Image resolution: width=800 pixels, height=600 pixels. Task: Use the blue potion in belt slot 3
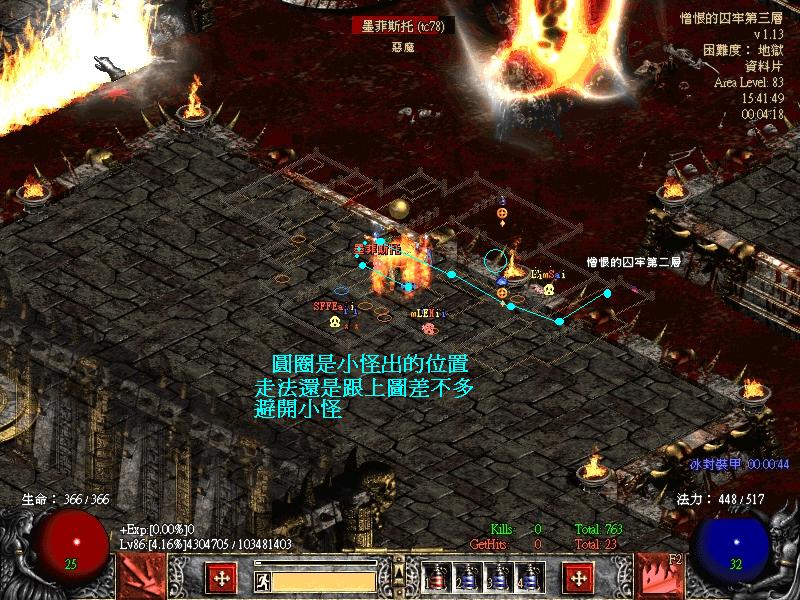(x=498, y=578)
